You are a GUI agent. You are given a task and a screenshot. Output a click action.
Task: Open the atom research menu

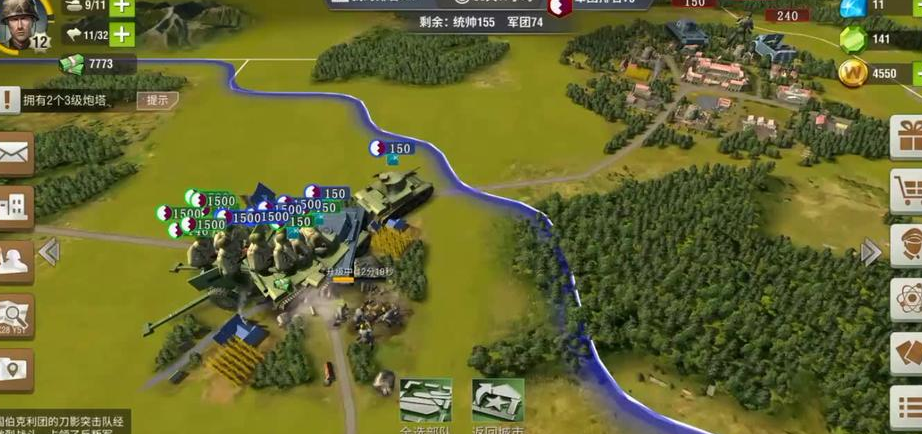(x=908, y=299)
